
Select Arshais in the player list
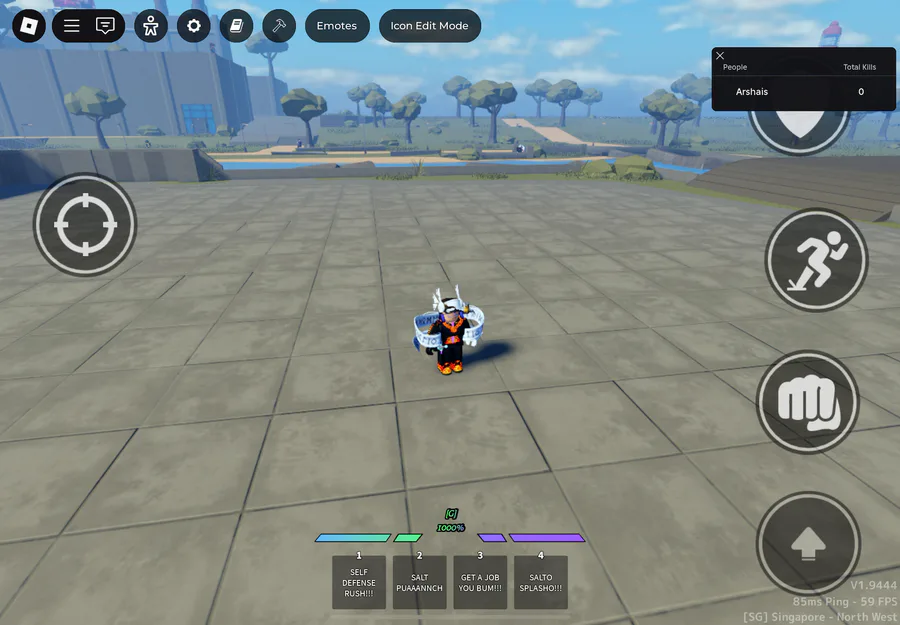point(752,92)
